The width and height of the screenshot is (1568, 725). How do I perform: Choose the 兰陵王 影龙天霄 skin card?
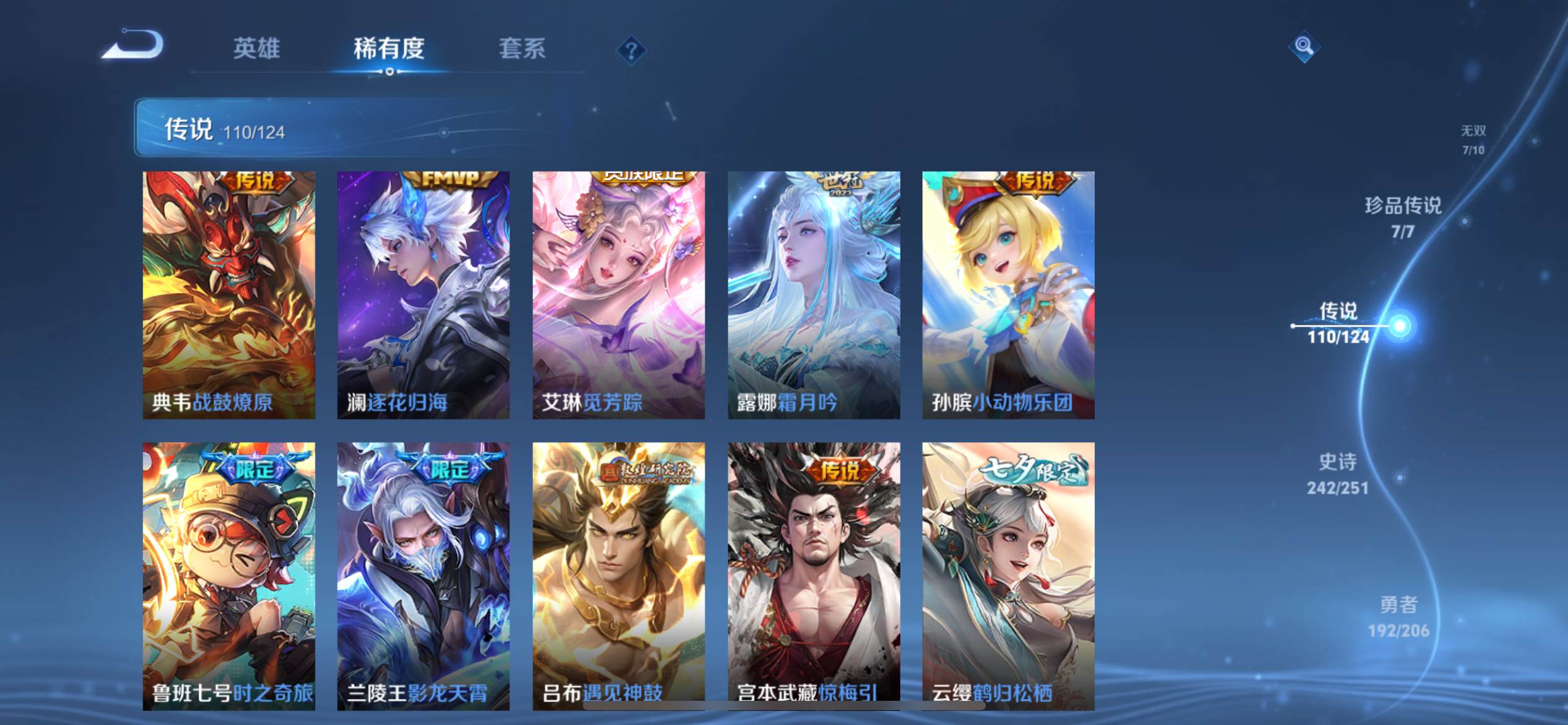point(423,575)
